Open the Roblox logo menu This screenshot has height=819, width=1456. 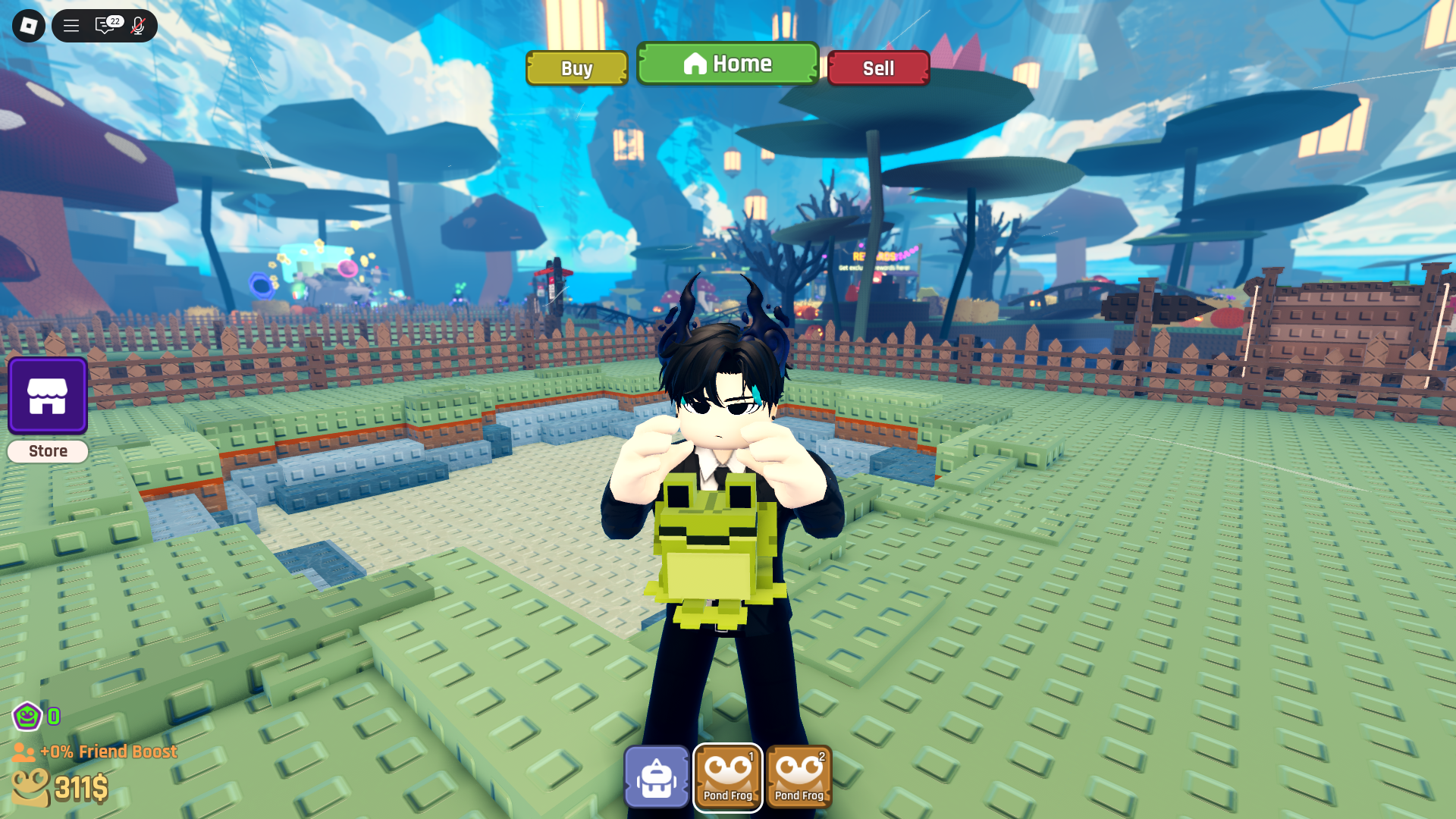pyautogui.click(x=28, y=25)
